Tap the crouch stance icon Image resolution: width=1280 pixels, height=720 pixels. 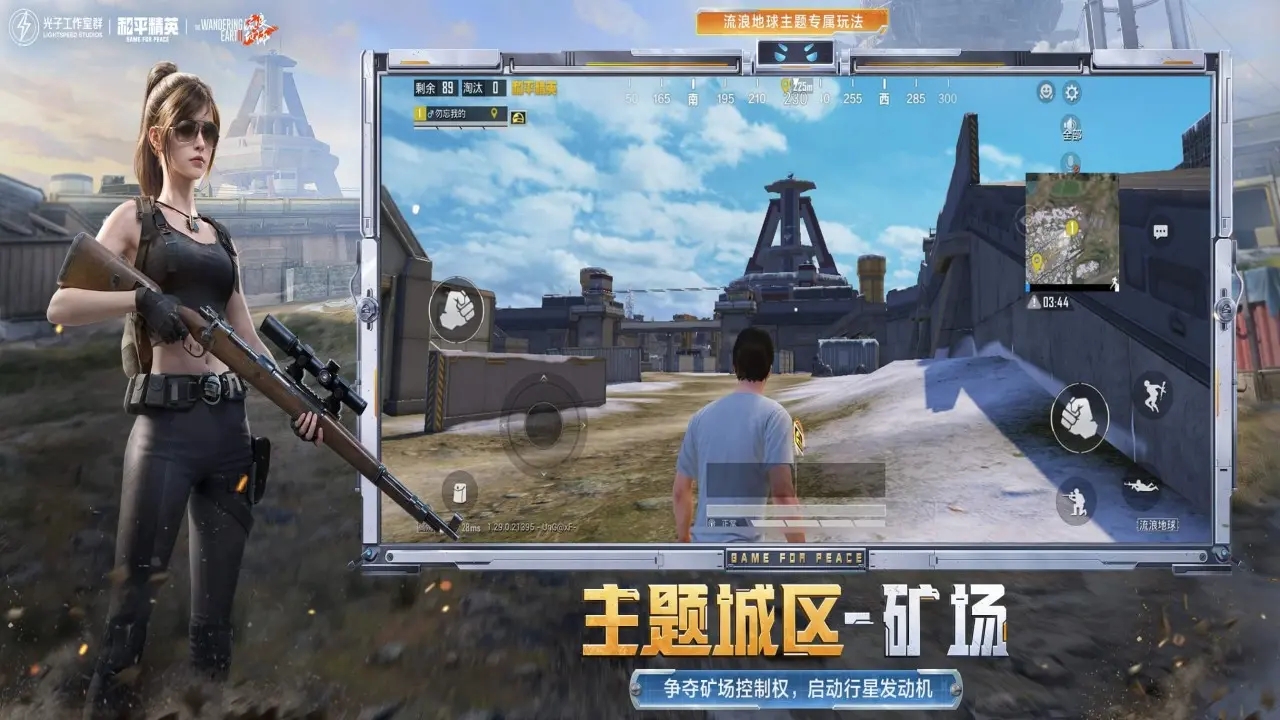click(1076, 500)
